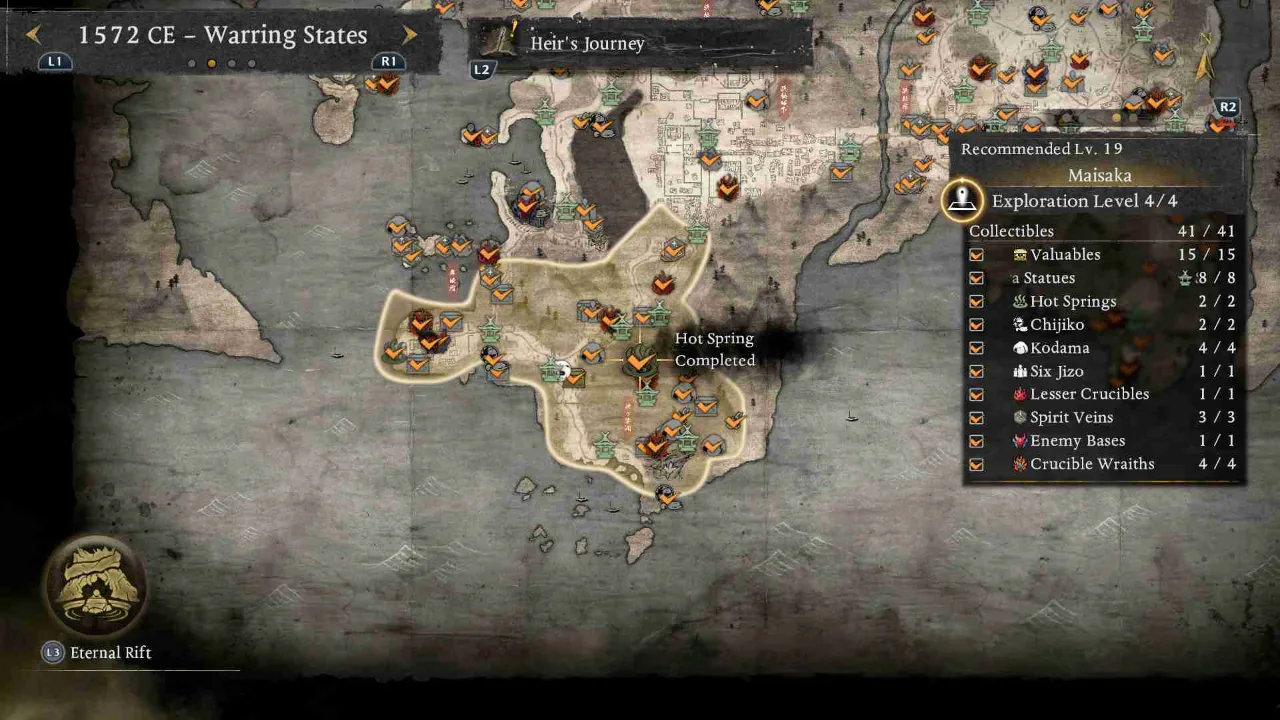Viewport: 1280px width, 720px height.
Task: Click the right arrow to next era
Action: pos(409,34)
